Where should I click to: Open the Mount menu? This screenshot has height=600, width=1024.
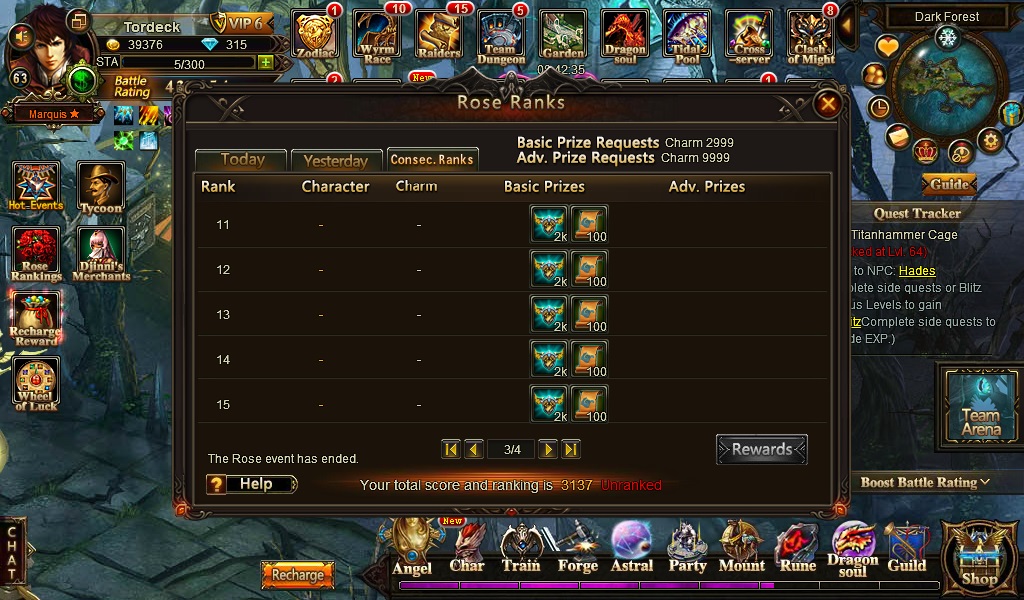click(742, 548)
